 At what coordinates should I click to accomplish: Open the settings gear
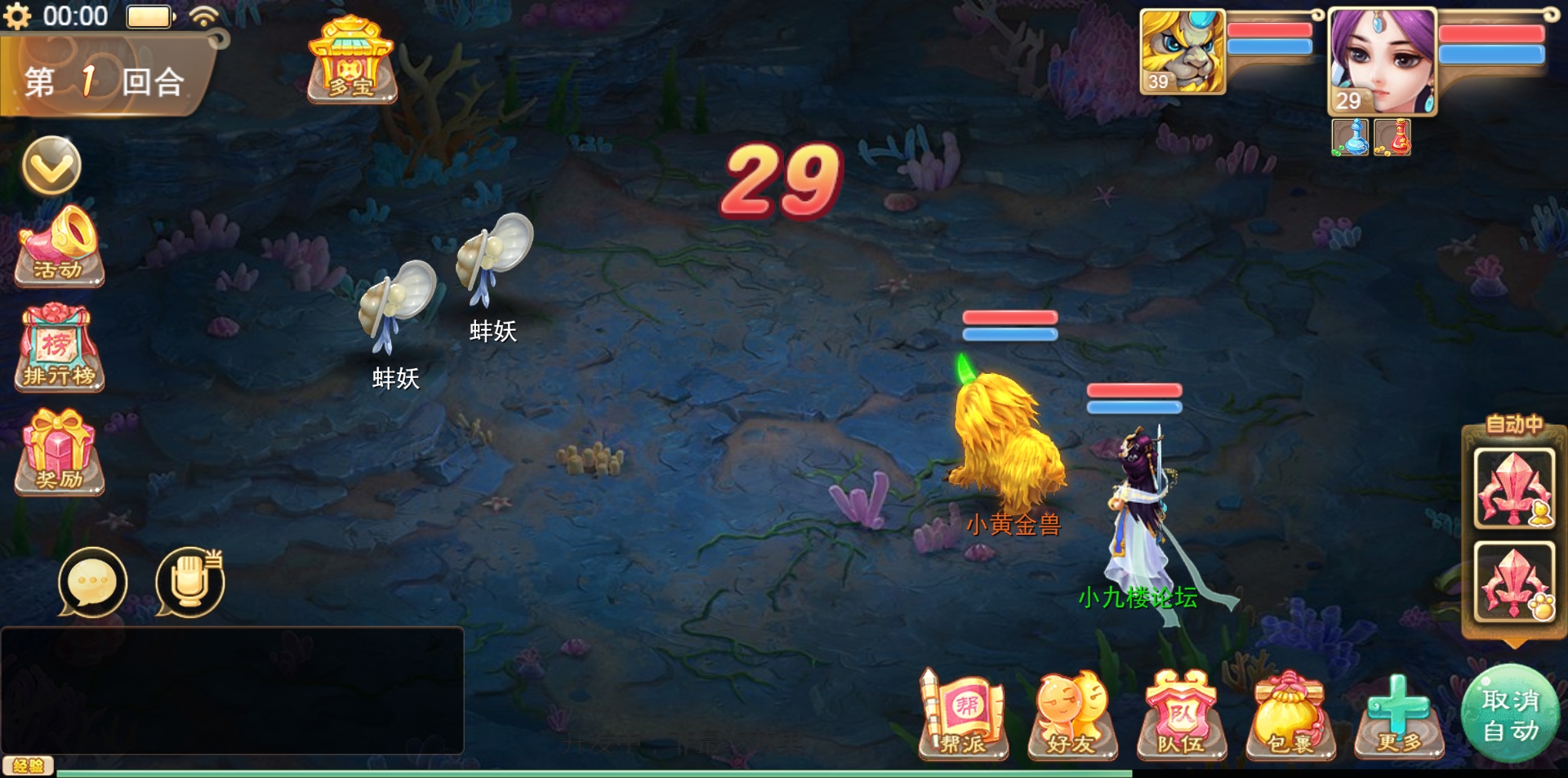19,15
